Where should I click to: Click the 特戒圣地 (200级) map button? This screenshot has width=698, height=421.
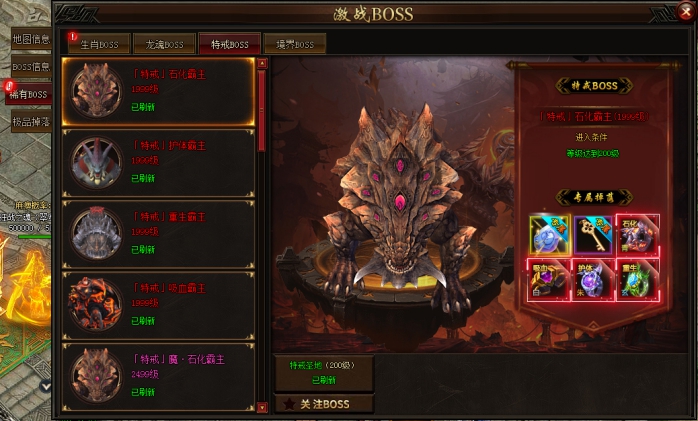323,372
